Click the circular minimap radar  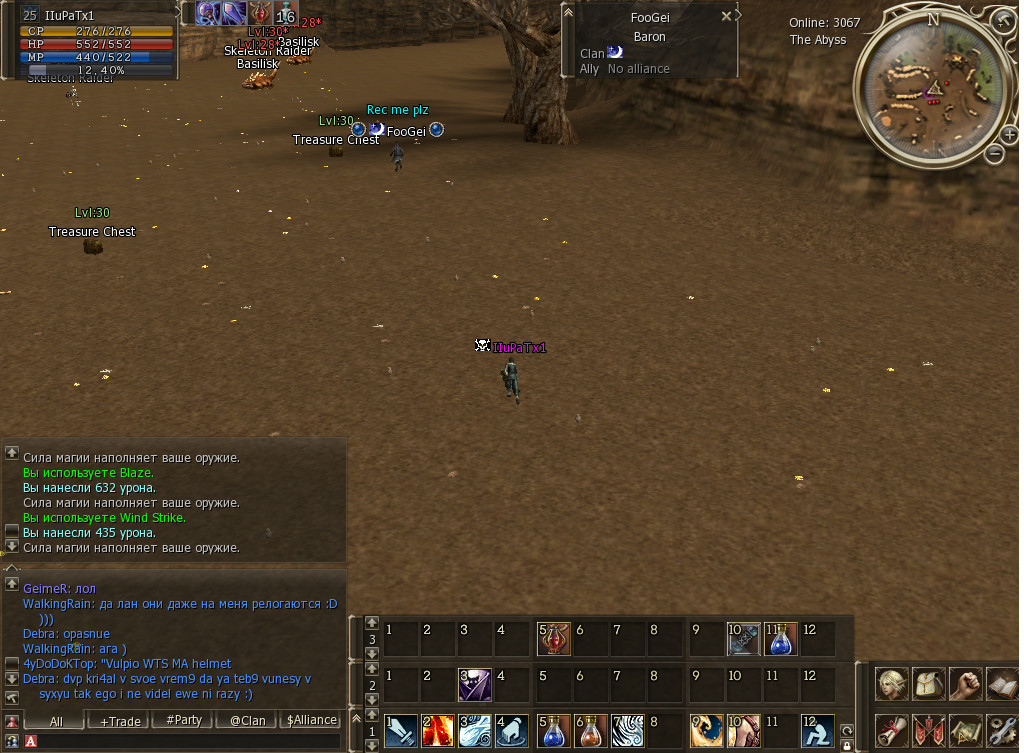click(932, 87)
